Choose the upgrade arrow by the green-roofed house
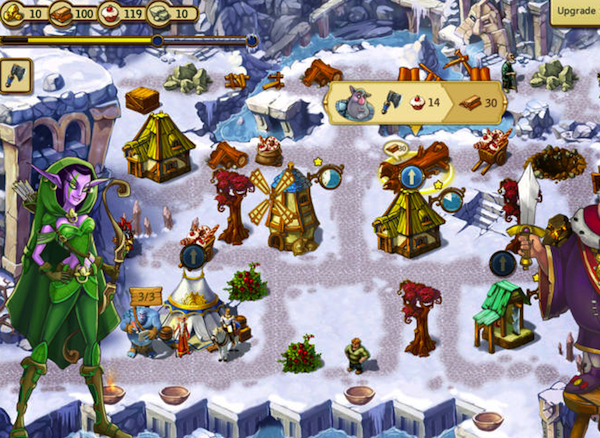This screenshot has width=600, height=438. click(x=502, y=263)
